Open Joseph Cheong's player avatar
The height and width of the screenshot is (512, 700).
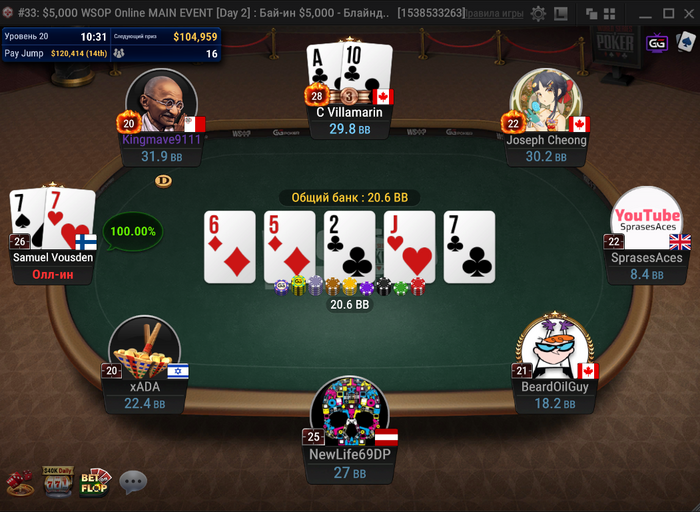coord(546,103)
